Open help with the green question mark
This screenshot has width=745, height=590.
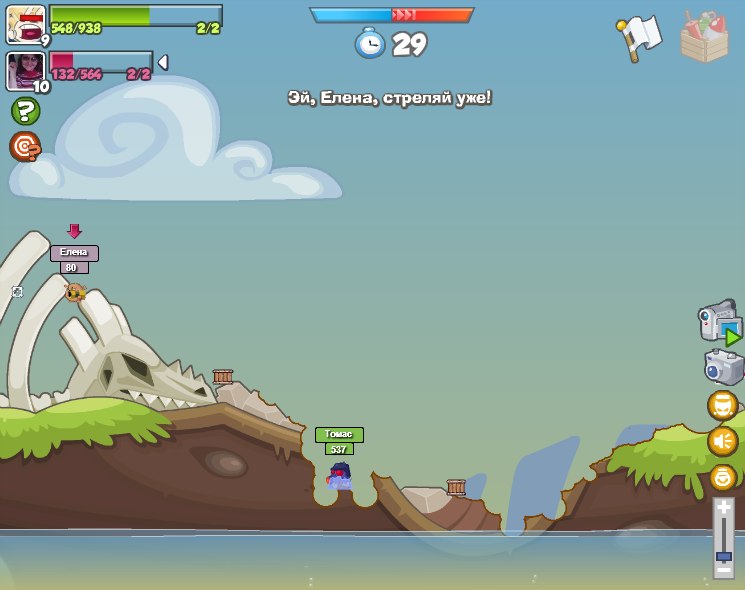point(25,111)
